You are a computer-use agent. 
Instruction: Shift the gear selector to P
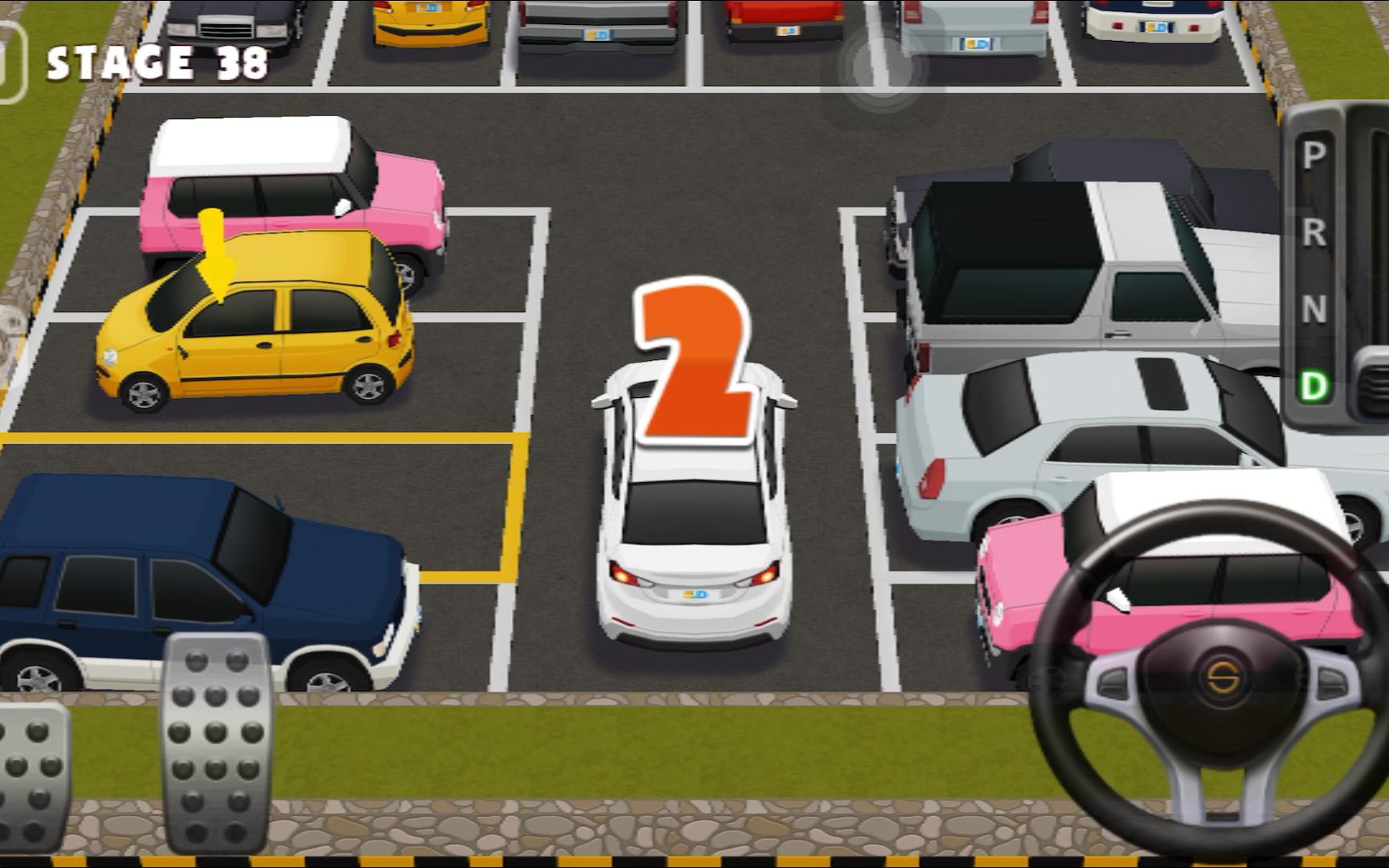(x=1313, y=155)
